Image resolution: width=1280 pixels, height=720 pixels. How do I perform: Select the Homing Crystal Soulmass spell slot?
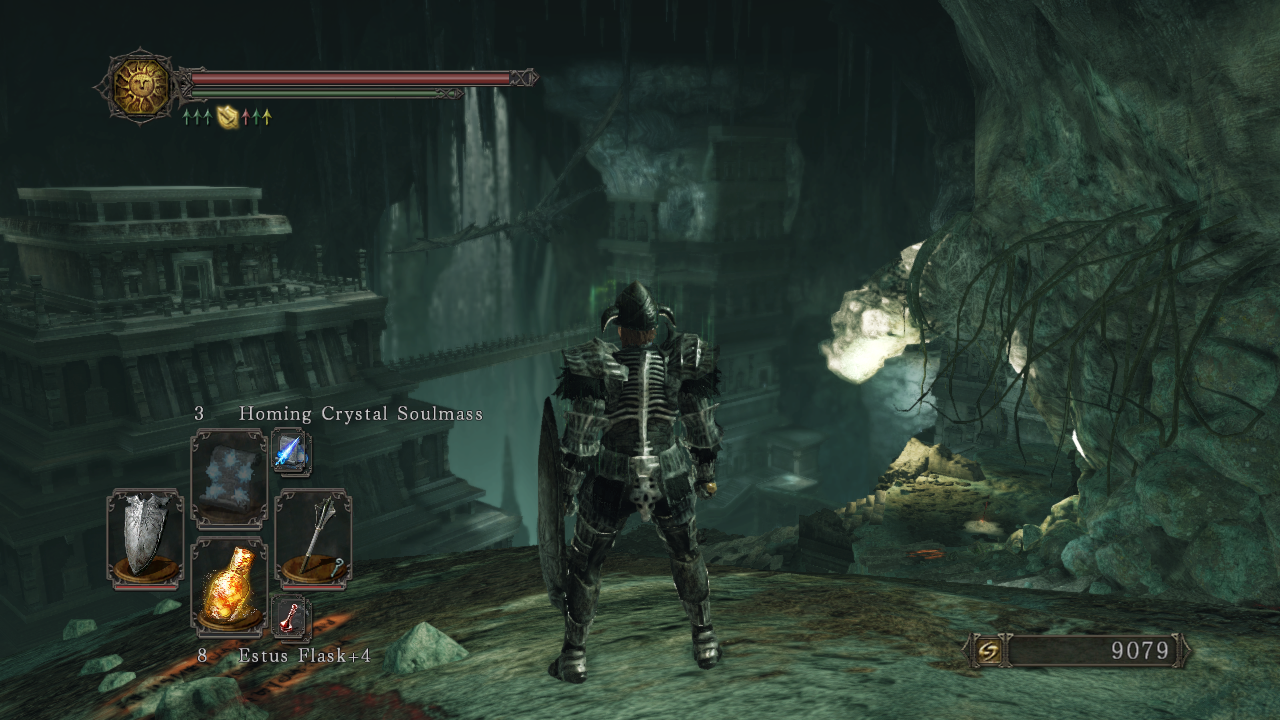point(229,478)
